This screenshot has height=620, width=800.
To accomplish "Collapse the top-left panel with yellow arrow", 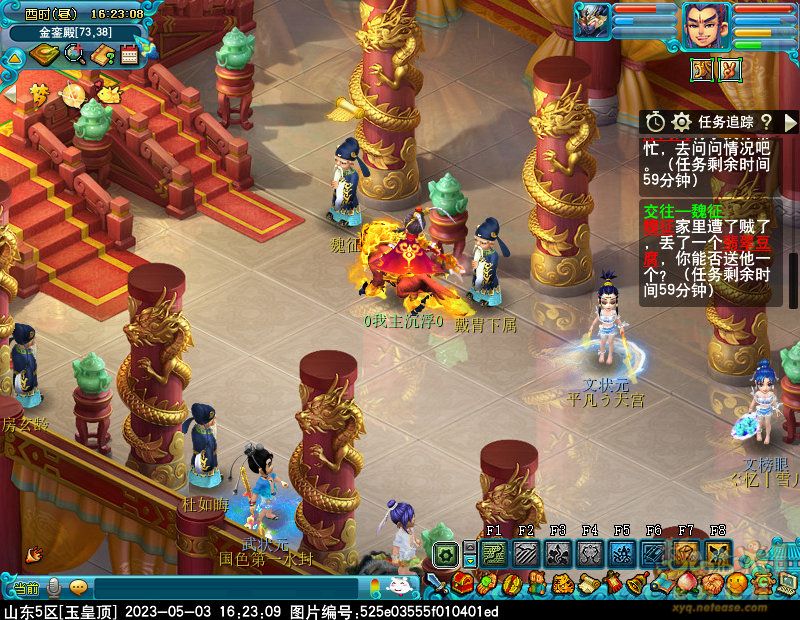I will (14, 56).
